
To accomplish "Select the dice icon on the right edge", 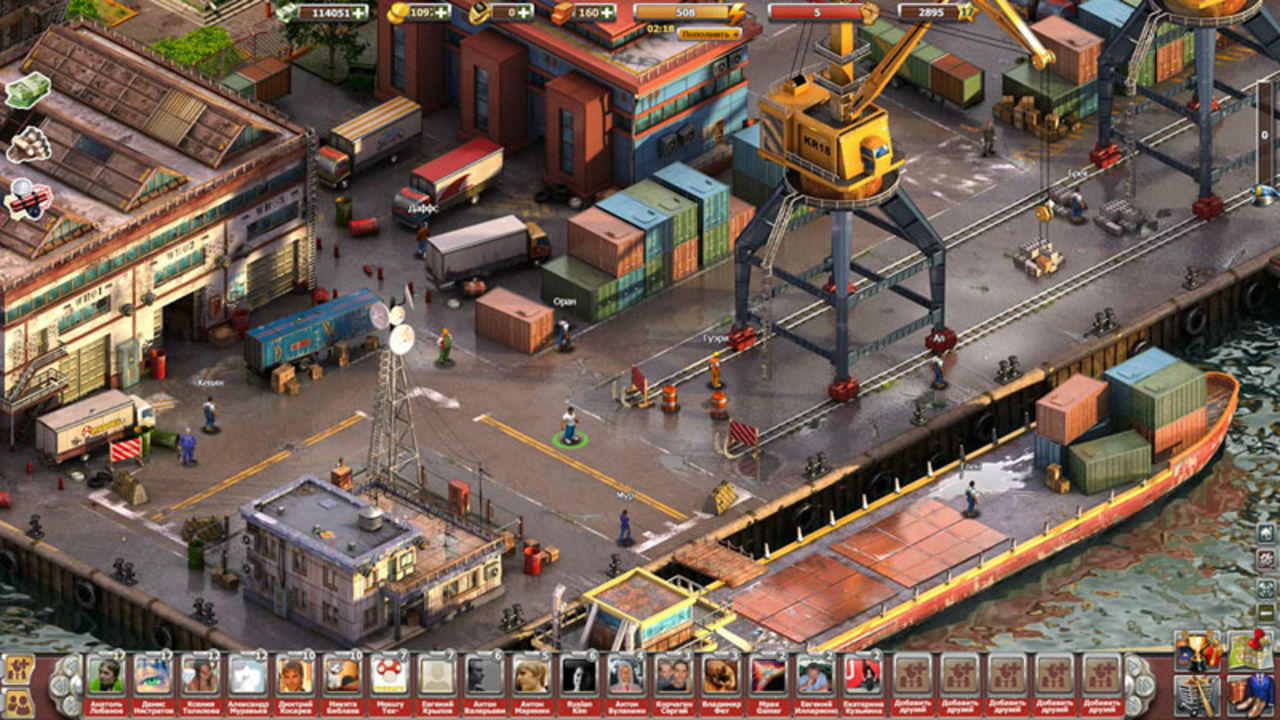I will point(1266,588).
